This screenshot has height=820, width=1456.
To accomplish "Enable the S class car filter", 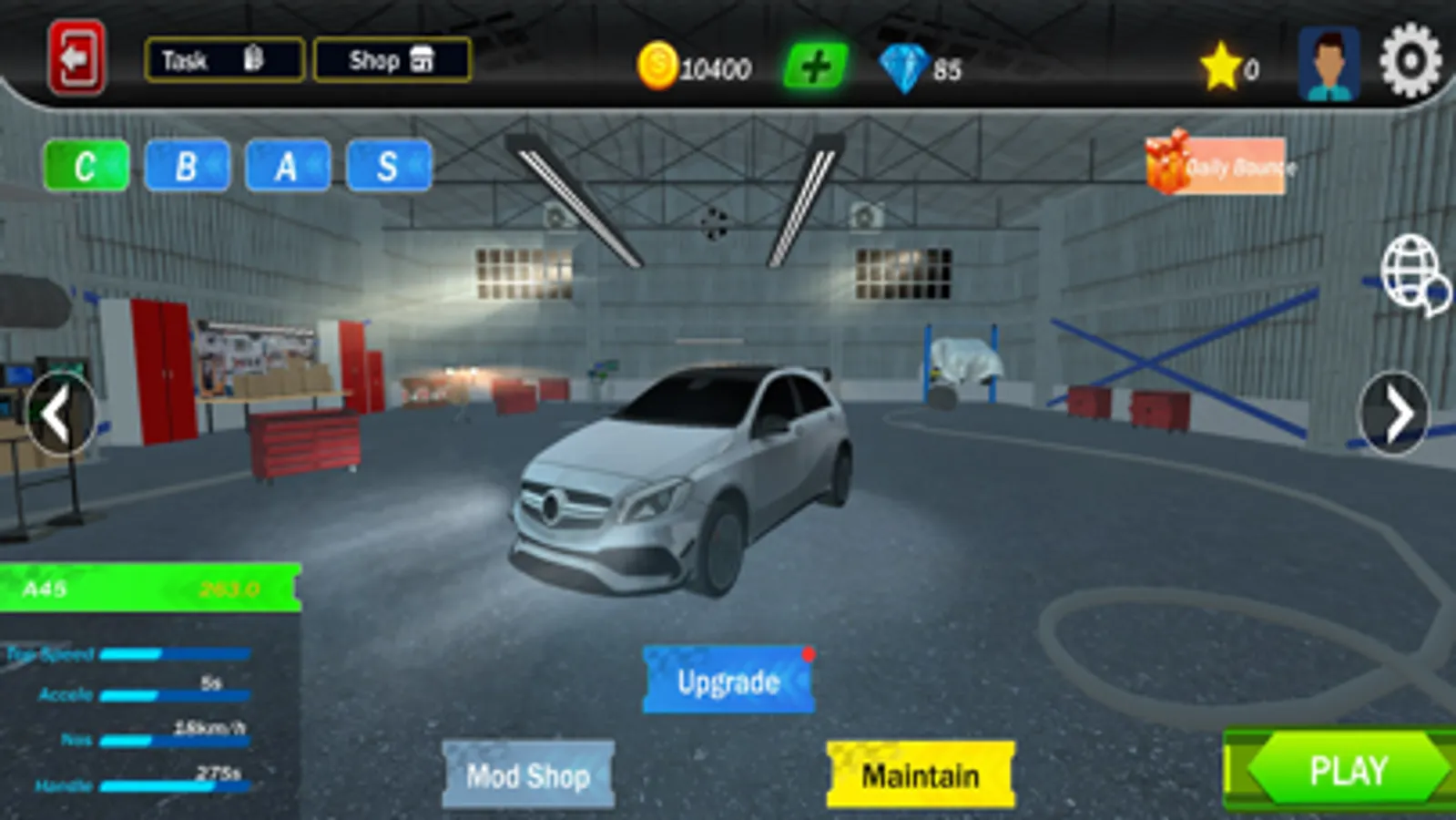I will point(387,166).
